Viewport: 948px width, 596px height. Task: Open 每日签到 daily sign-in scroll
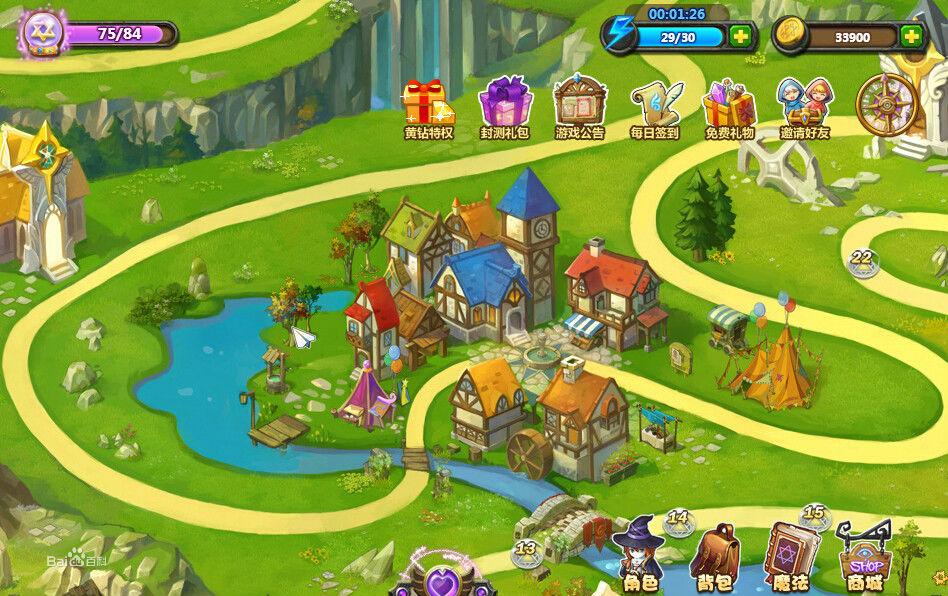[655, 104]
